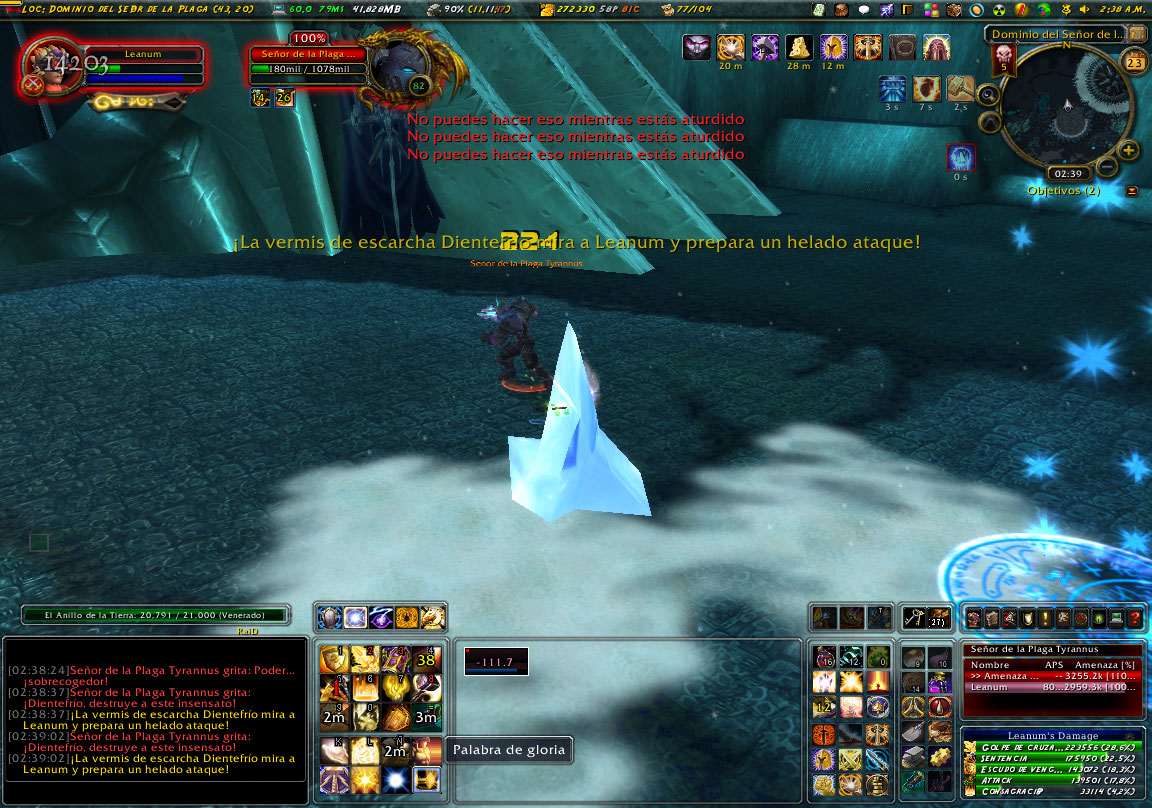The image size is (1152, 808).
Task: Expand the Objetivos (2) tracker
Action: pos(1131,191)
